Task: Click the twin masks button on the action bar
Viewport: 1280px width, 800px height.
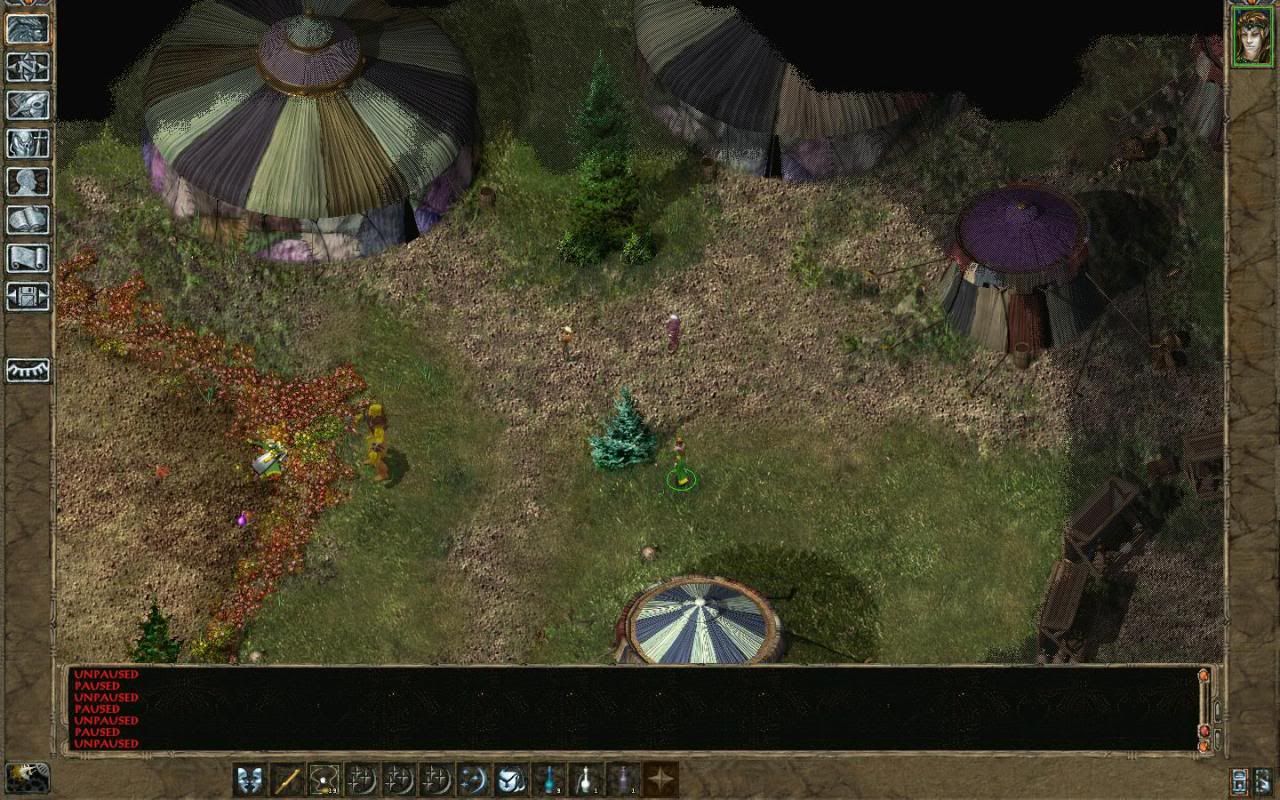Action: (250, 779)
